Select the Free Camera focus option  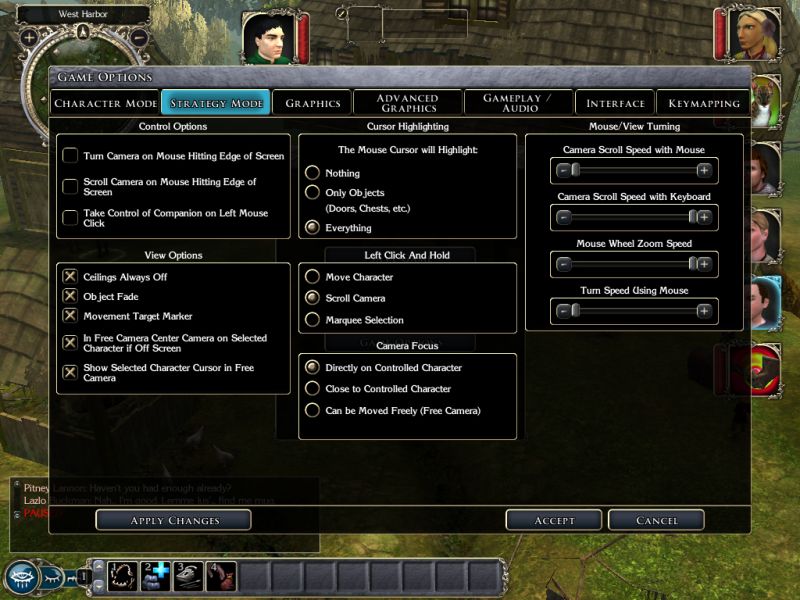pyautogui.click(x=312, y=411)
